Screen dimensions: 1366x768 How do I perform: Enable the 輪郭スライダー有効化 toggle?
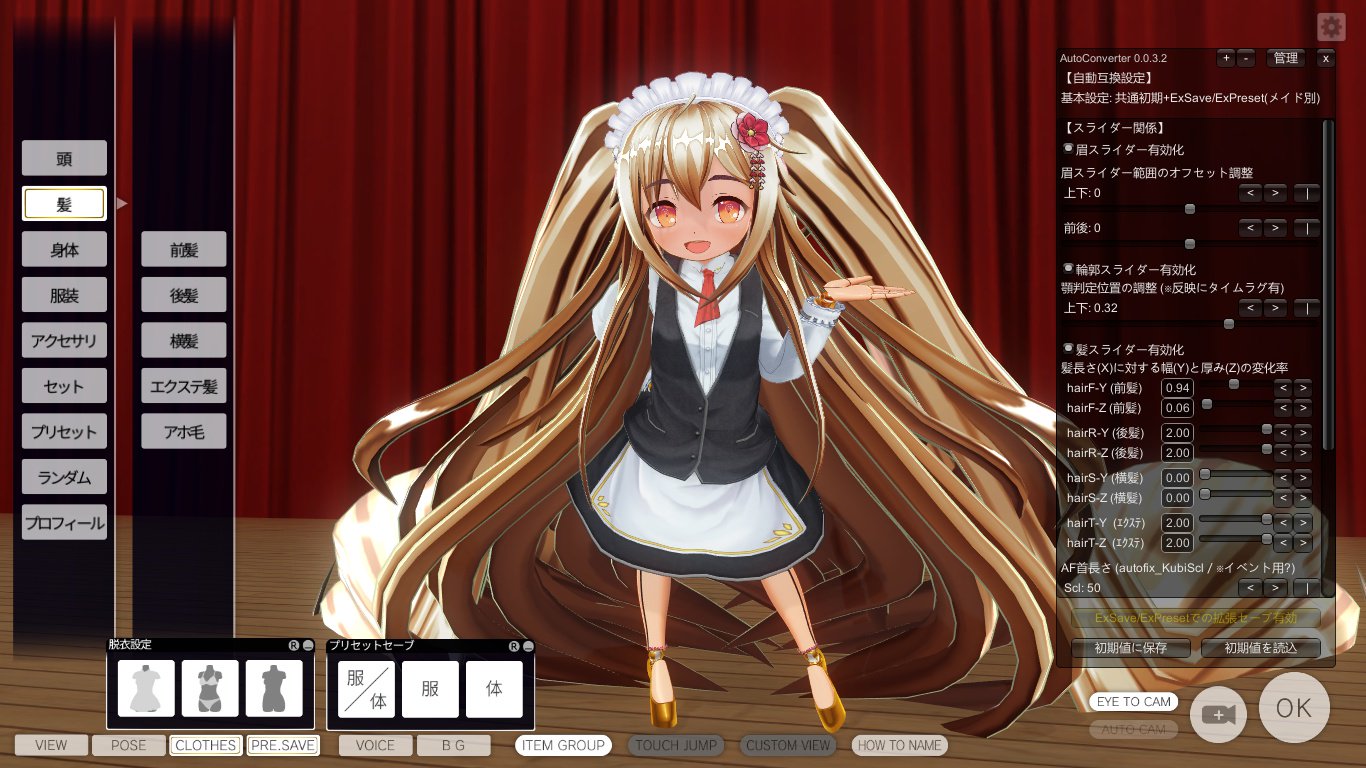(x=1068, y=268)
